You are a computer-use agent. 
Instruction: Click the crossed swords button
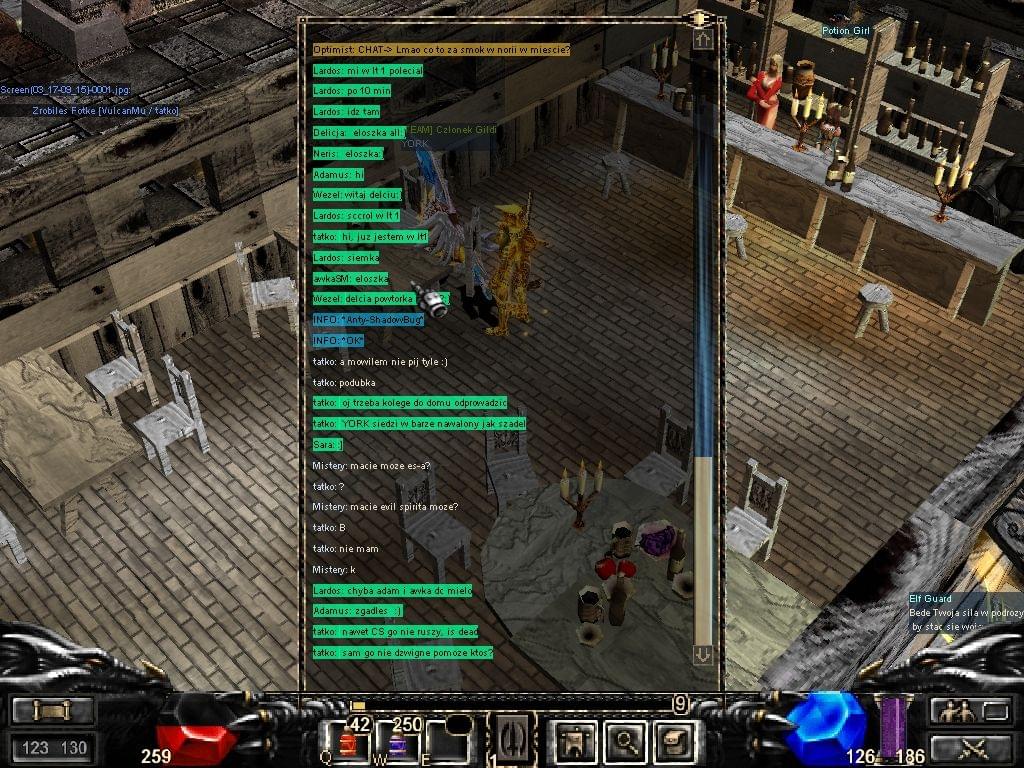(970, 746)
